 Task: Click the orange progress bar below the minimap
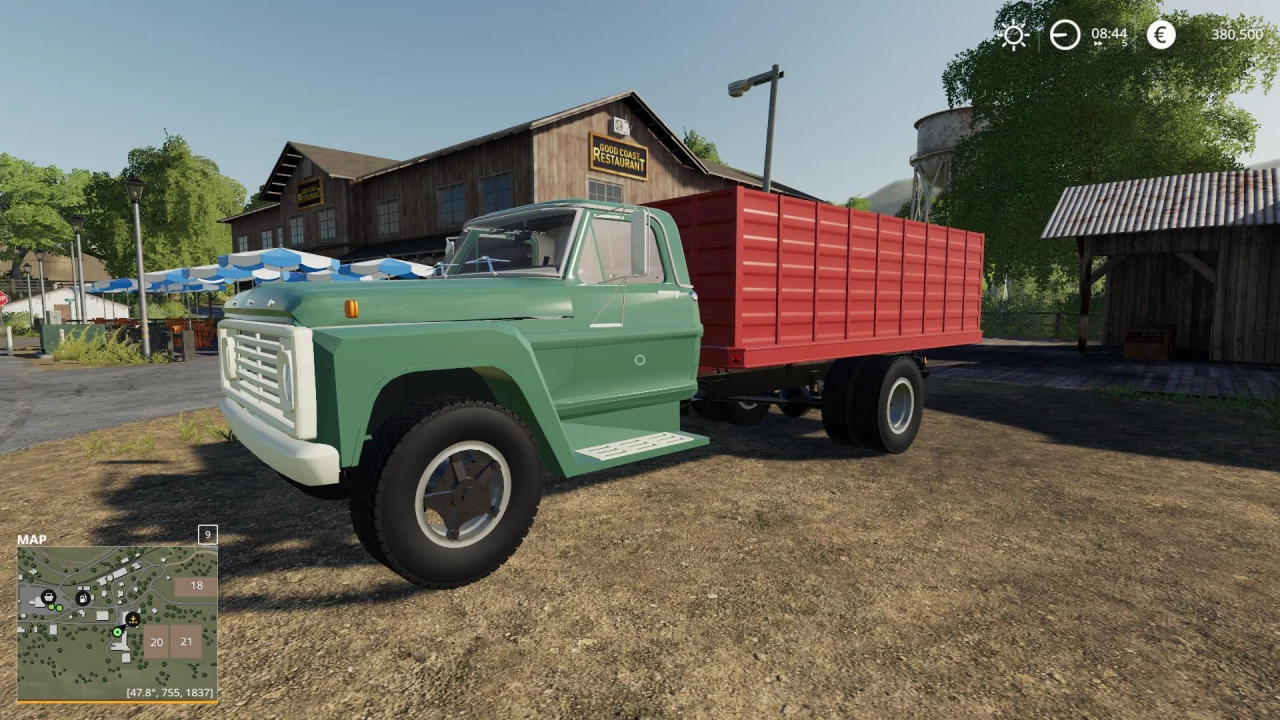pos(119,702)
